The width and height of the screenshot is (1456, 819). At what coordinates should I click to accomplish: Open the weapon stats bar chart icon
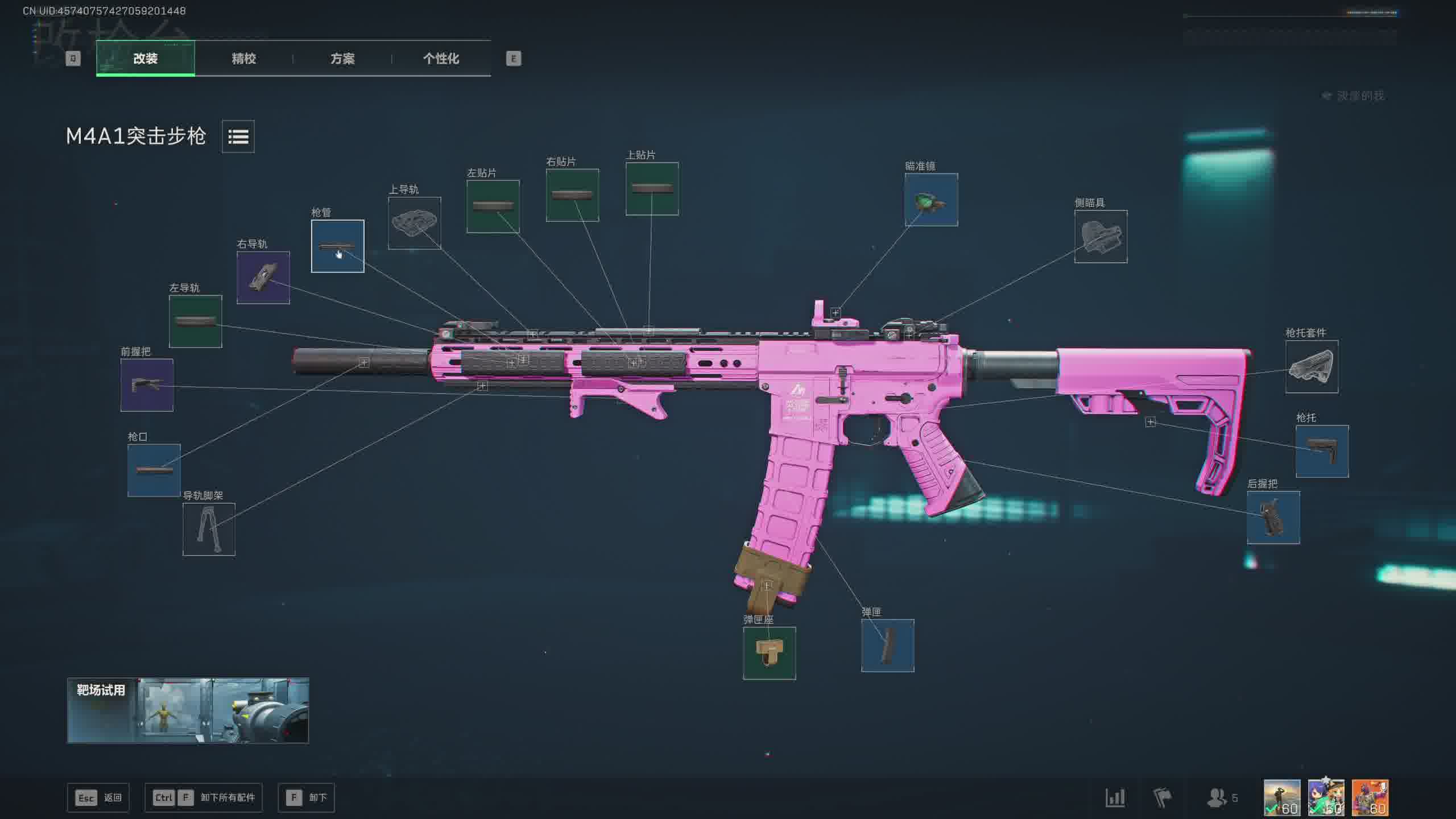(1115, 797)
